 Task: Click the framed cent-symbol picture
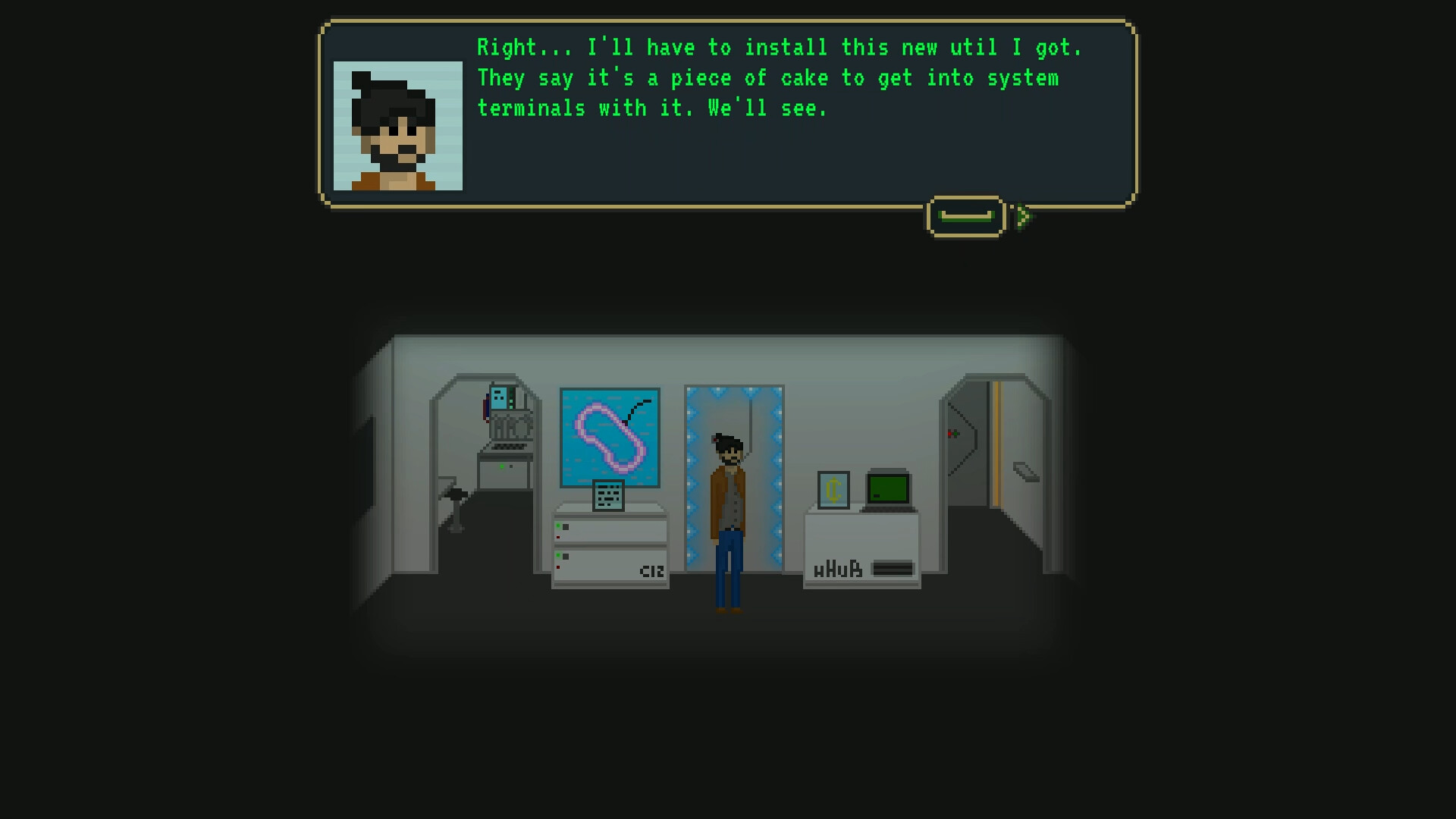coord(833,490)
